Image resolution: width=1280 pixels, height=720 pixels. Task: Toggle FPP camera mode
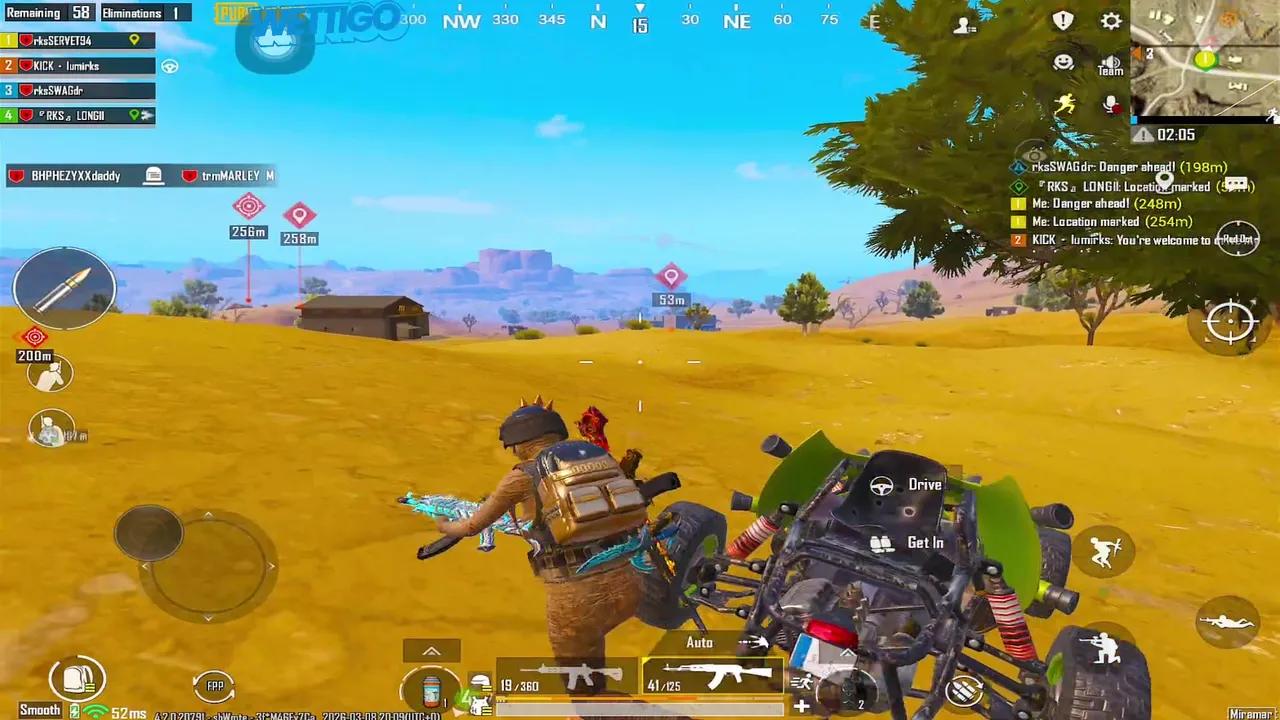coord(215,685)
